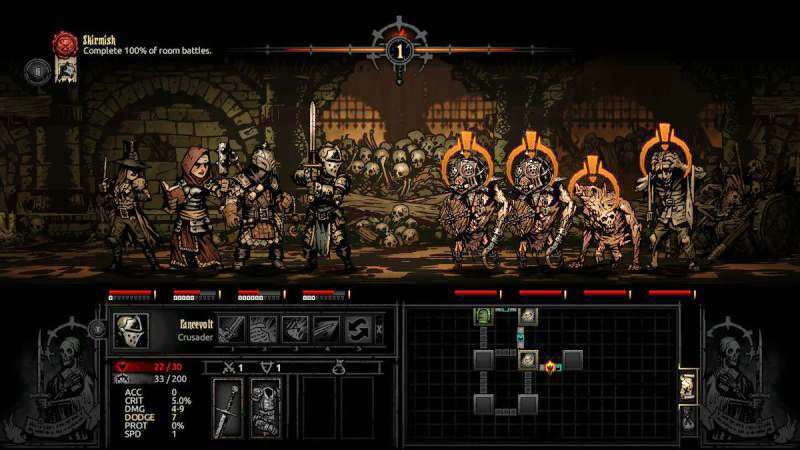800x450 pixels.
Task: Select the Crusader's first sword skill
Action: 231,330
